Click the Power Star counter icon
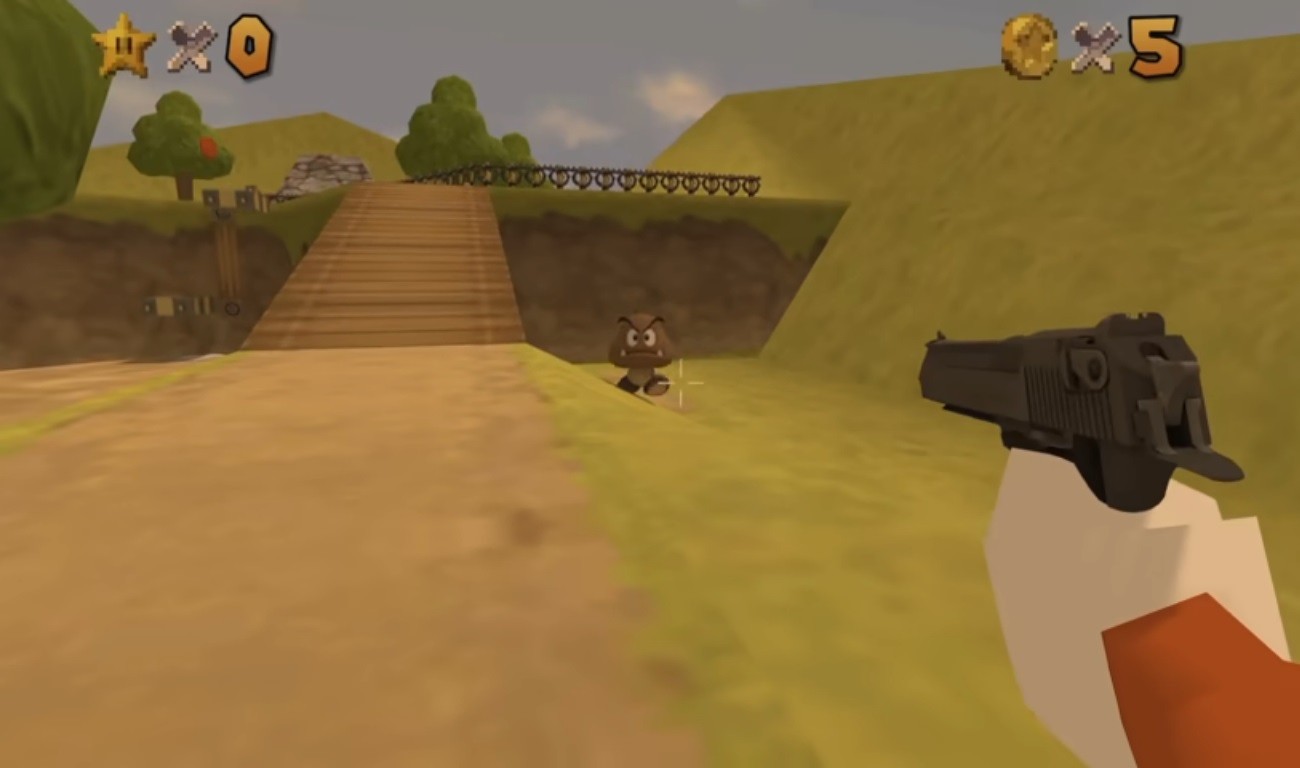The height and width of the screenshot is (768, 1300). point(122,45)
